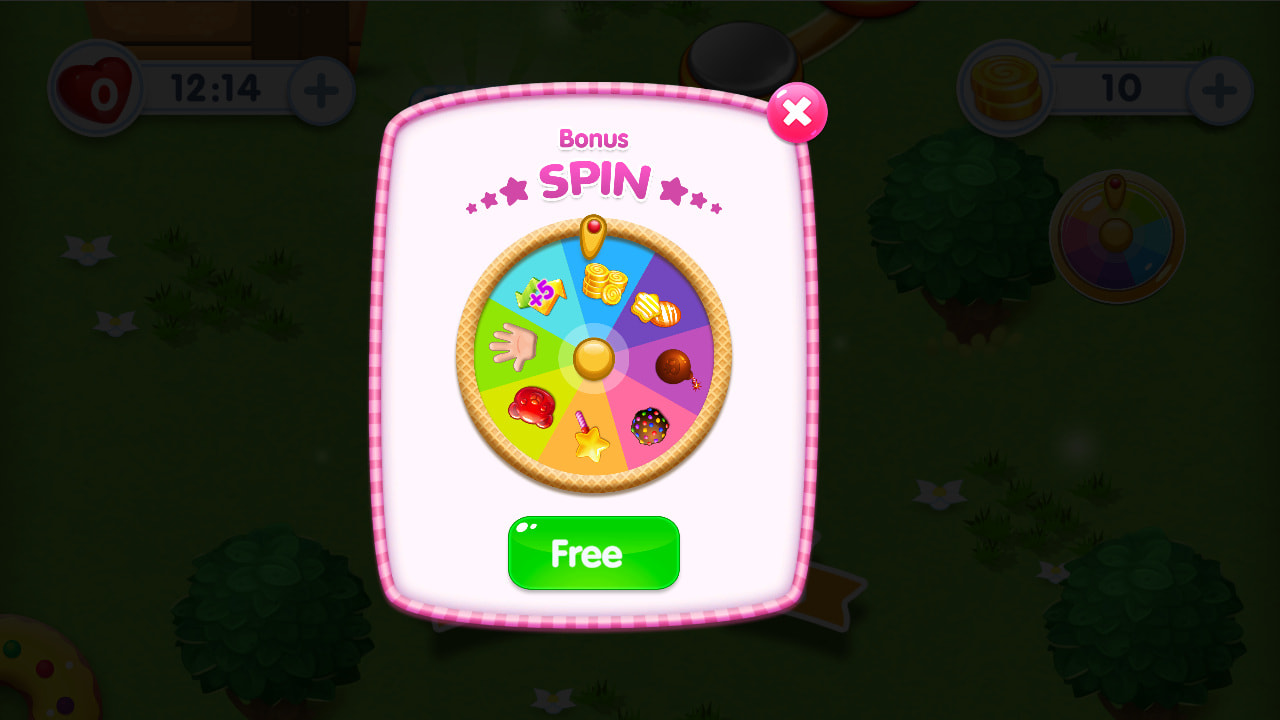Tap the wheel's pointer at the top
1280x720 pixels.
click(594, 235)
